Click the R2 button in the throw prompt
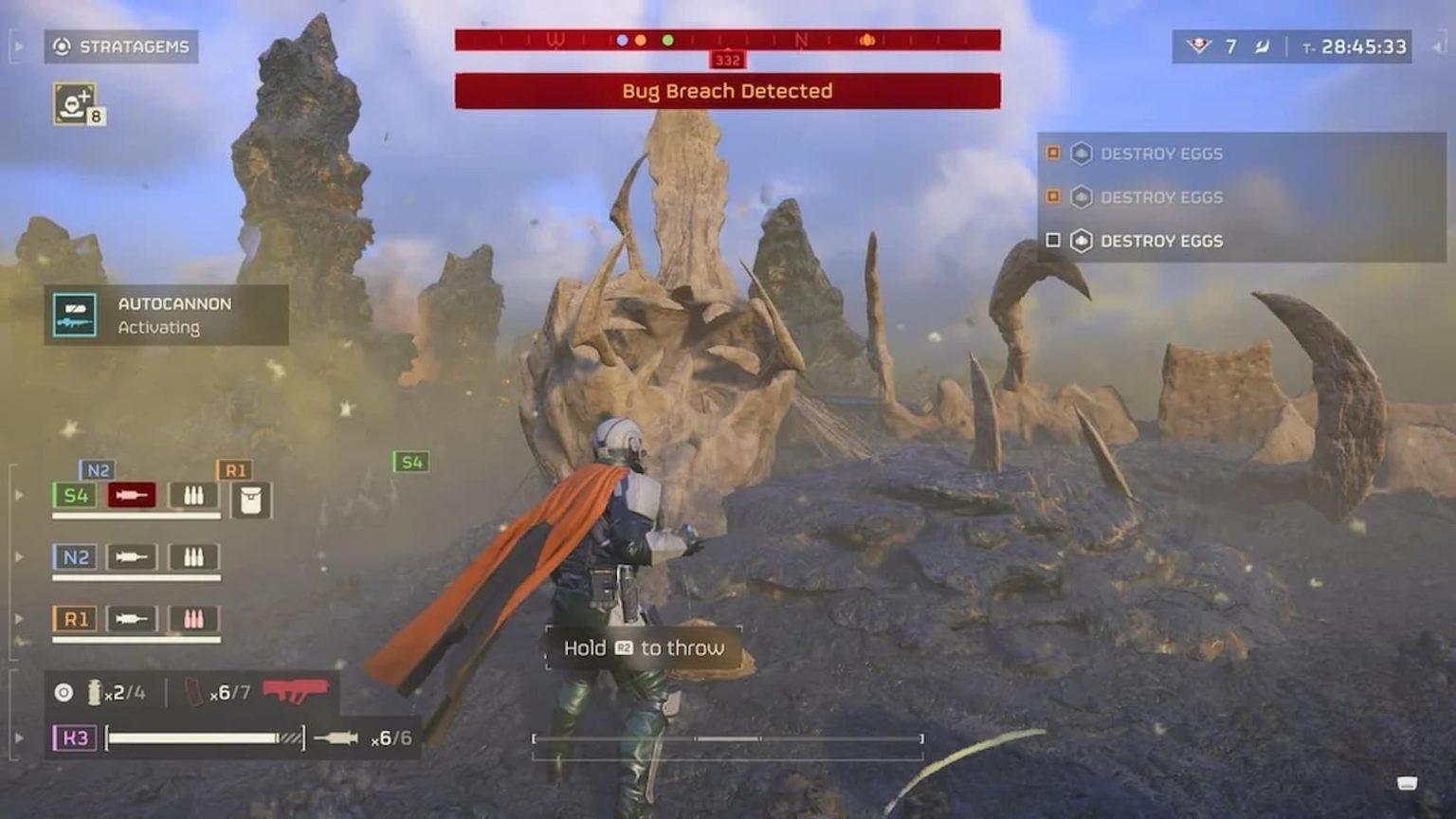 pyautogui.click(x=625, y=648)
